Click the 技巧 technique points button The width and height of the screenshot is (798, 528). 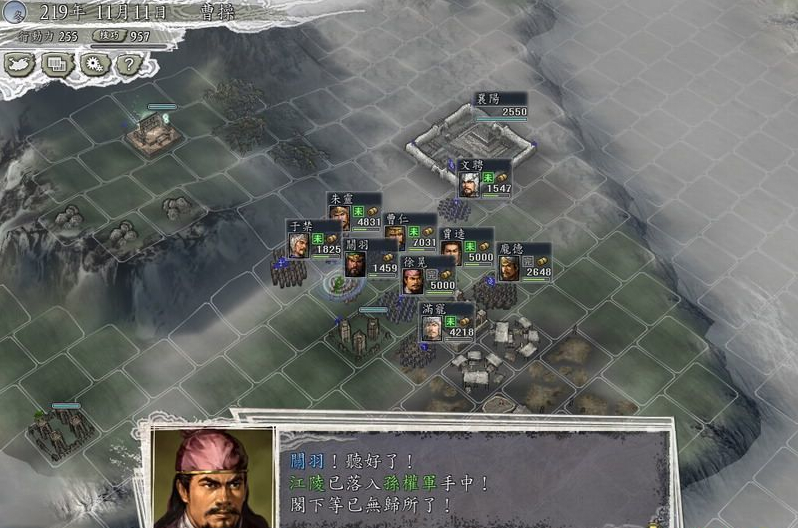click(x=105, y=36)
